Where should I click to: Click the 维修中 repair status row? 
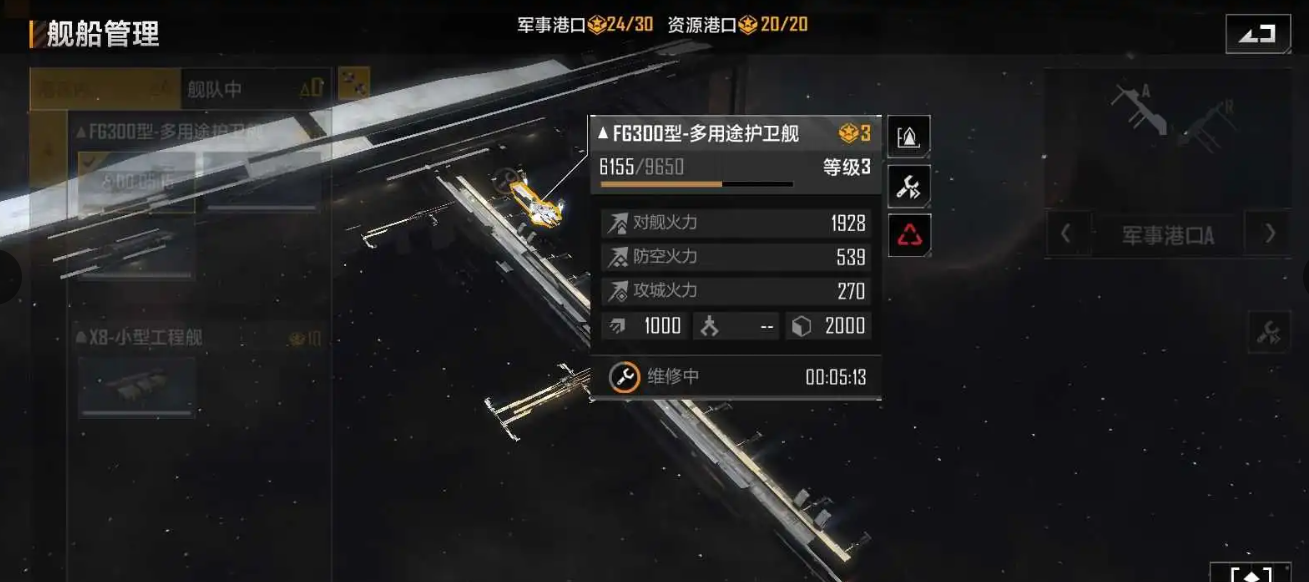click(x=735, y=377)
